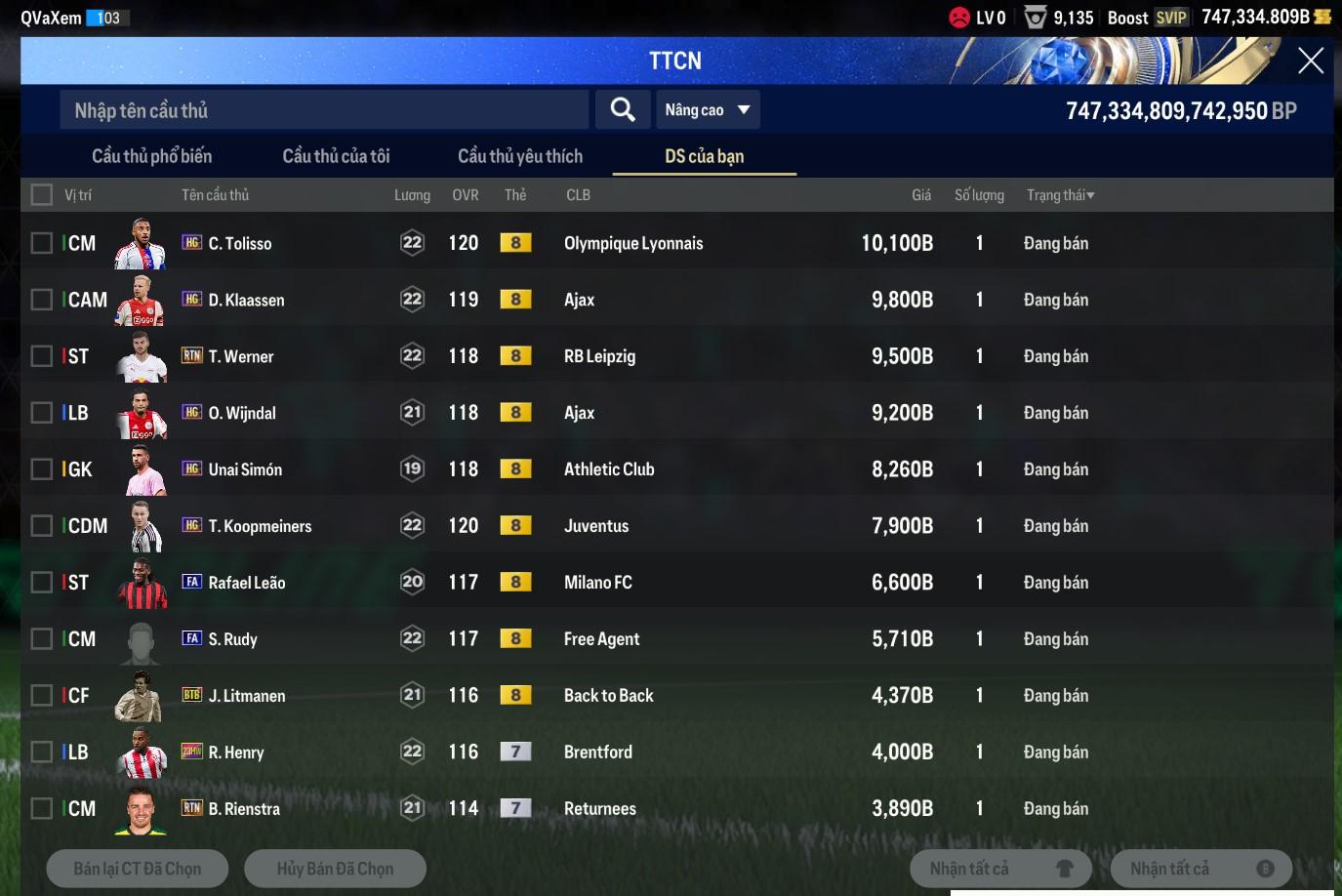The image size is (1342, 896).
Task: Focus the player name search field
Action: click(324, 110)
